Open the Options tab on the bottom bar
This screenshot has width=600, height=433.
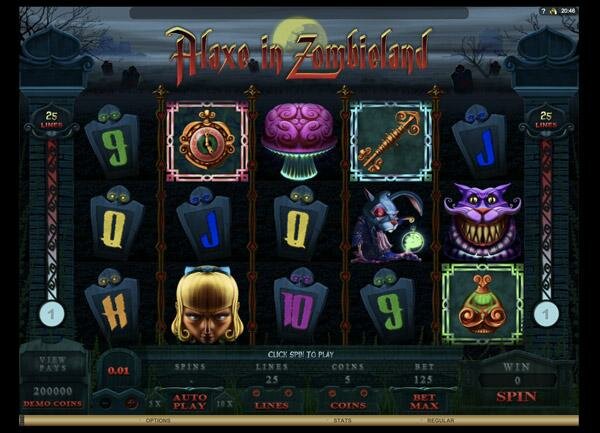160,420
